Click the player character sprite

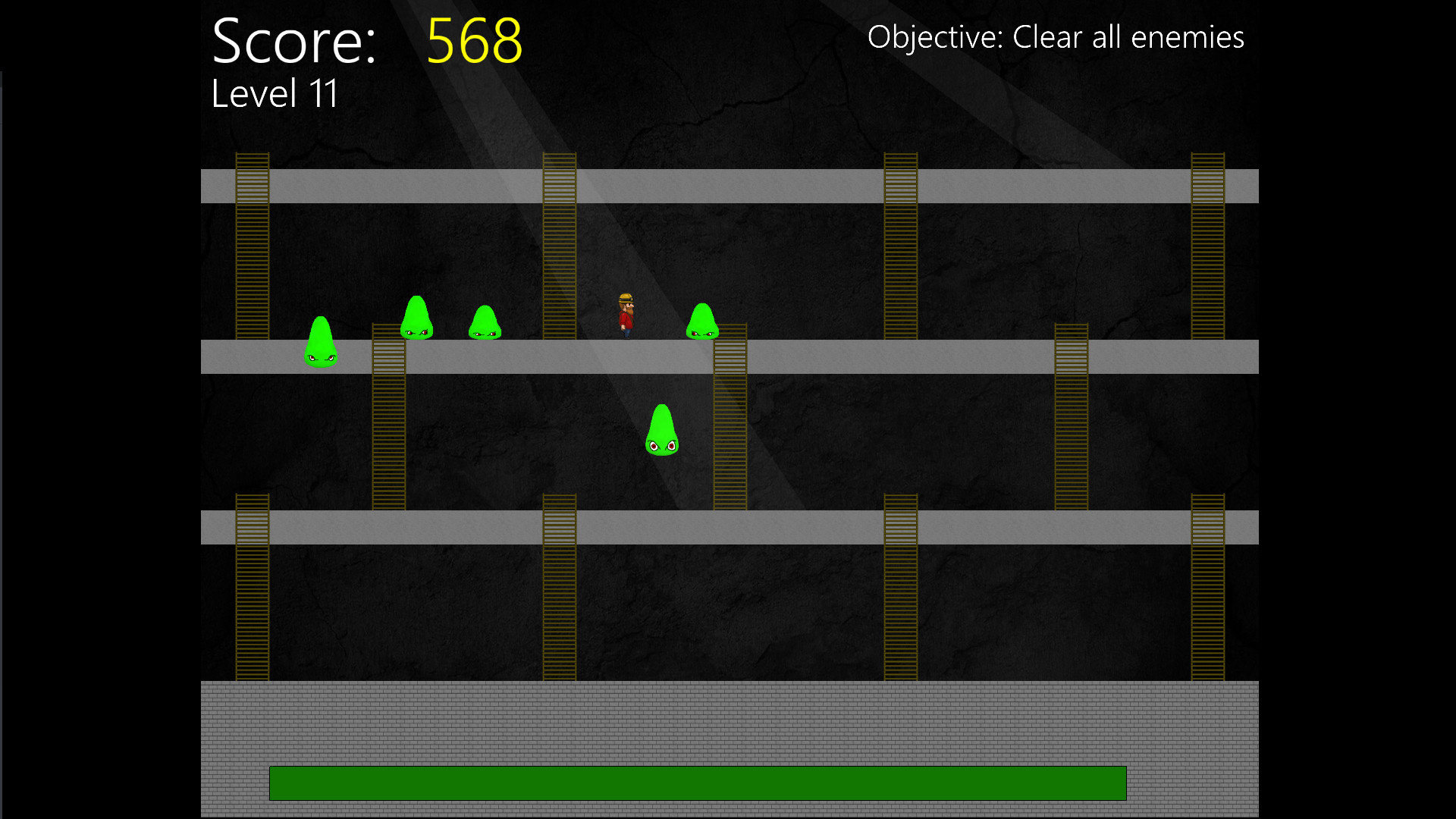[x=626, y=315]
